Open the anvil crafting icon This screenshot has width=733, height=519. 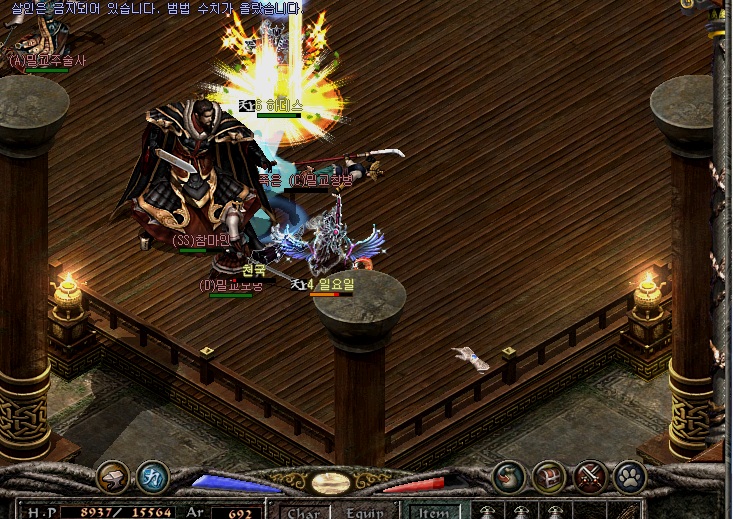[x=112, y=476]
